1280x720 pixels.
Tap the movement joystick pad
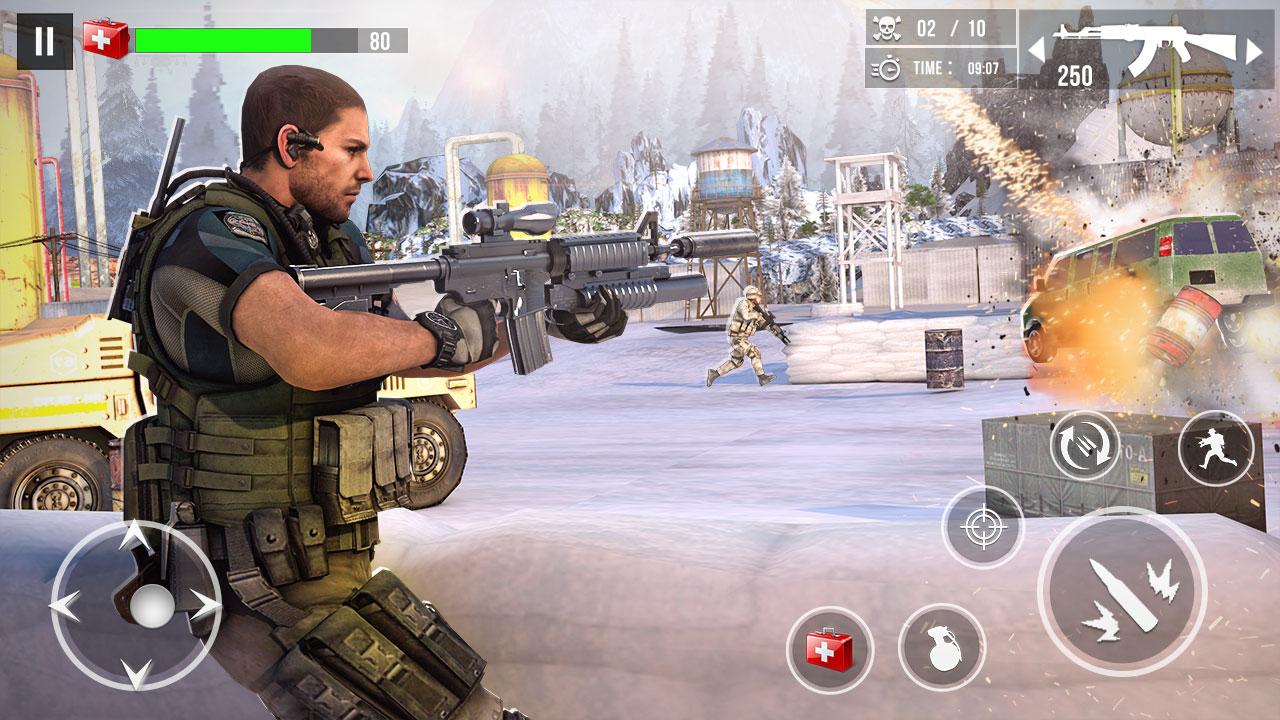pyautogui.click(x=136, y=604)
